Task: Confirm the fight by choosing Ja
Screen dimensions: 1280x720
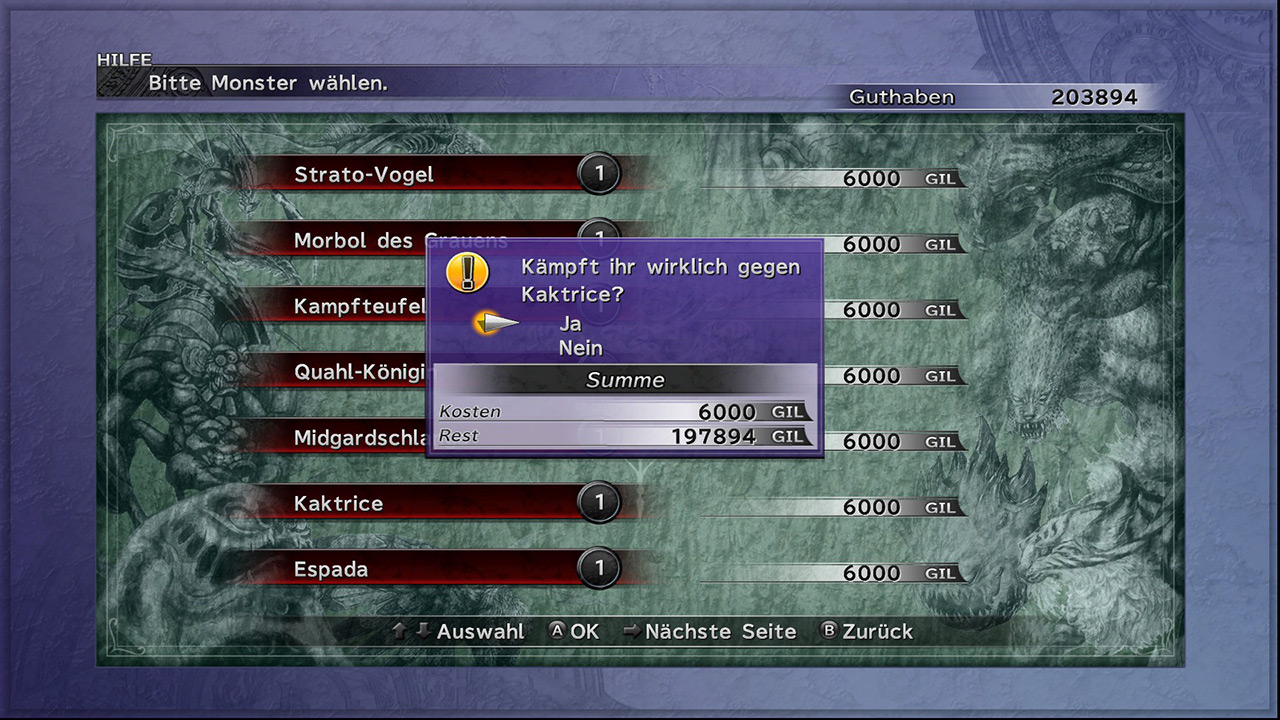Action: click(x=570, y=323)
